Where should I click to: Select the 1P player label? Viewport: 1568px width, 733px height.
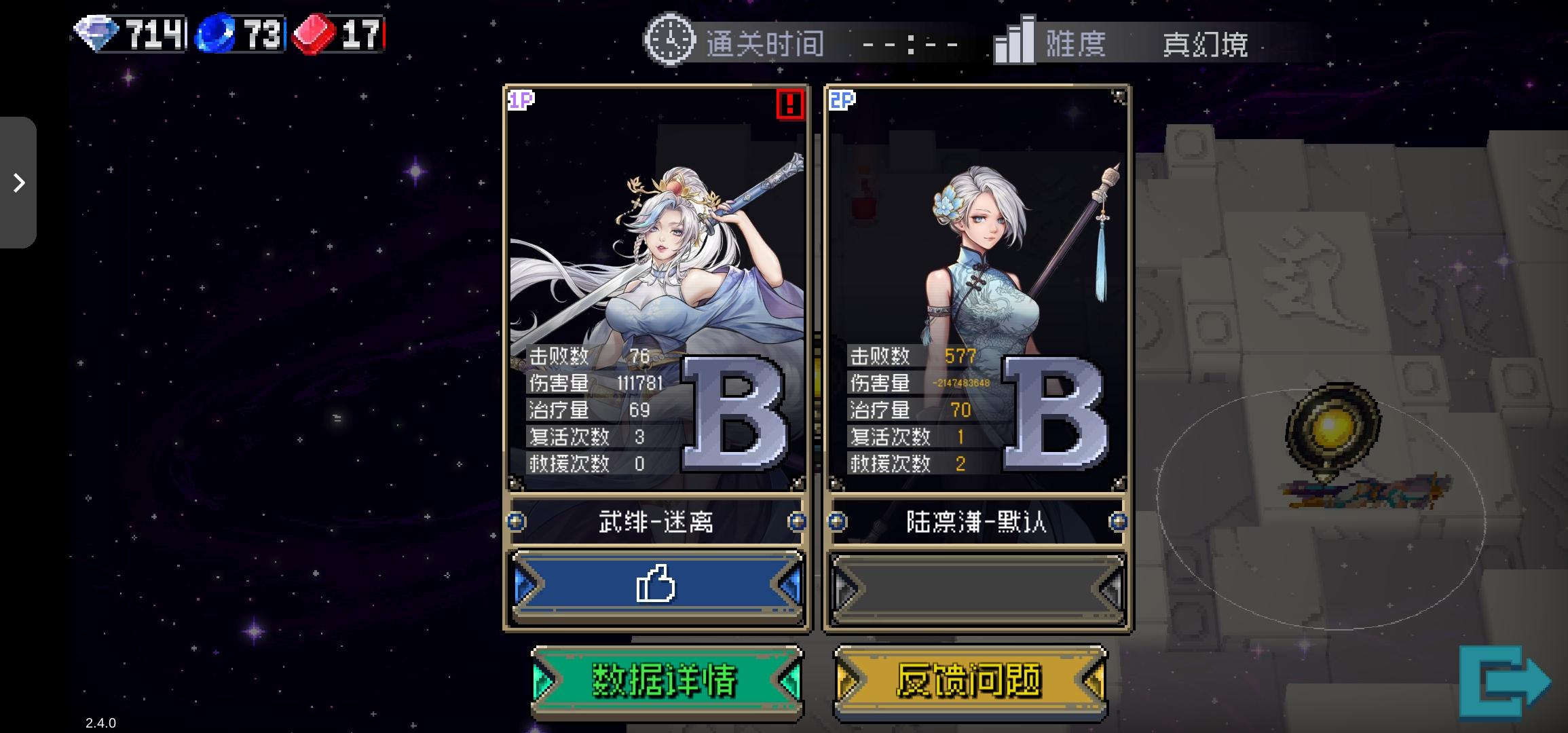(x=520, y=100)
